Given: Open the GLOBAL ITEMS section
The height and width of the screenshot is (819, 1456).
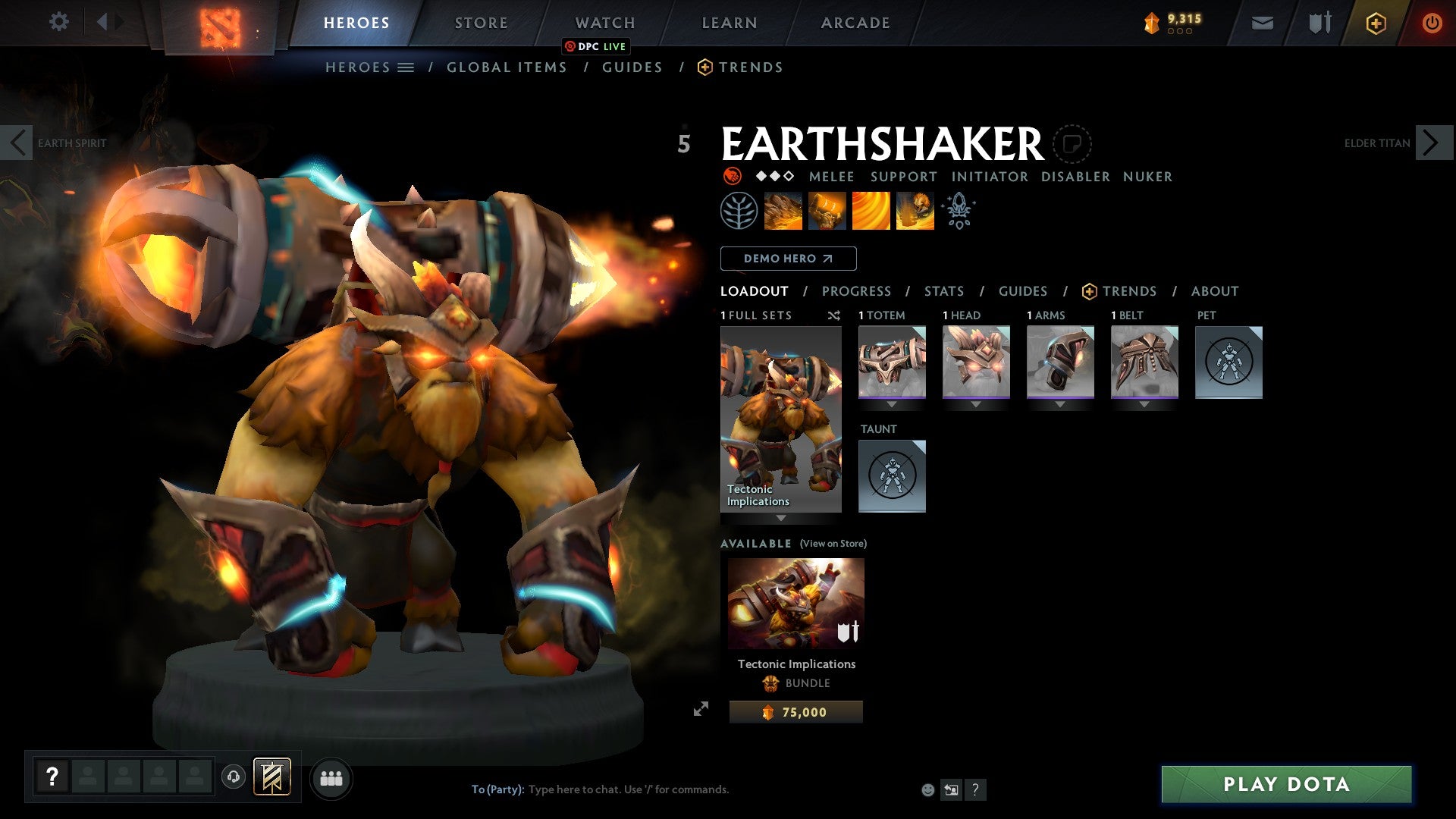Looking at the screenshot, I should pyautogui.click(x=506, y=67).
